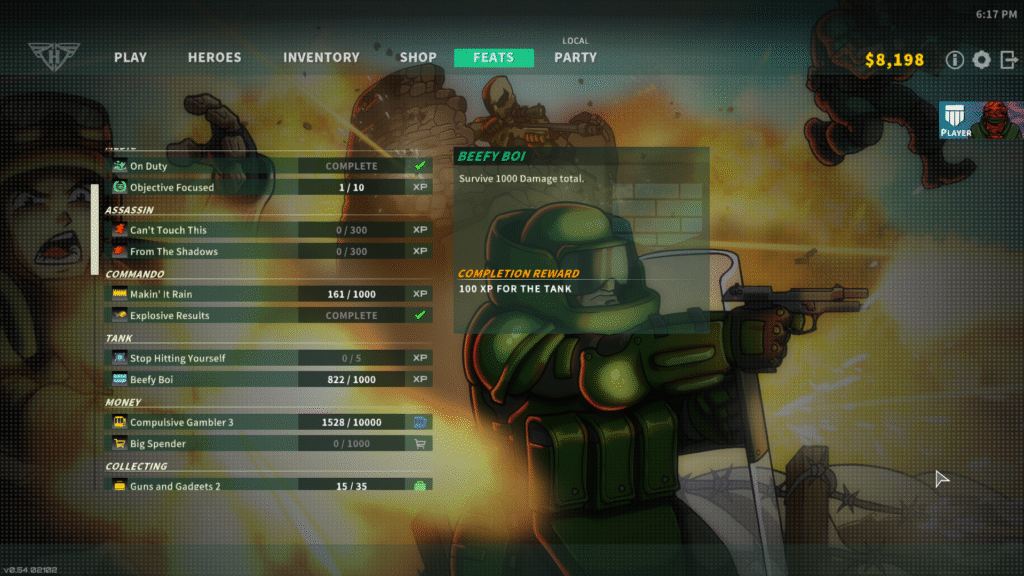Open the Local Party tab
Image resolution: width=1024 pixels, height=576 pixels.
pyautogui.click(x=575, y=57)
